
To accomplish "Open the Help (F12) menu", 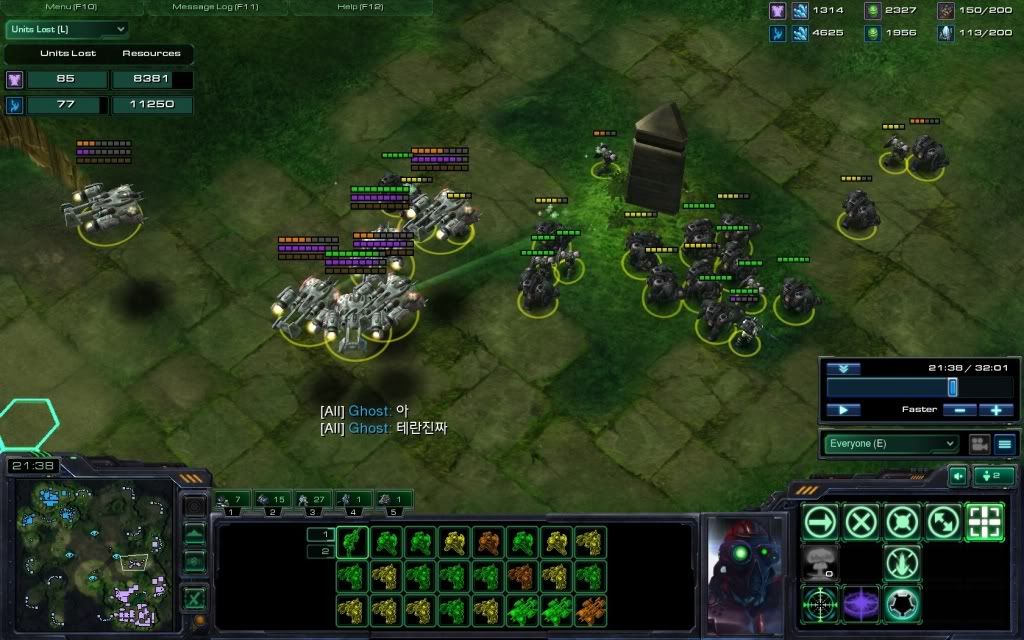I will point(361,7).
